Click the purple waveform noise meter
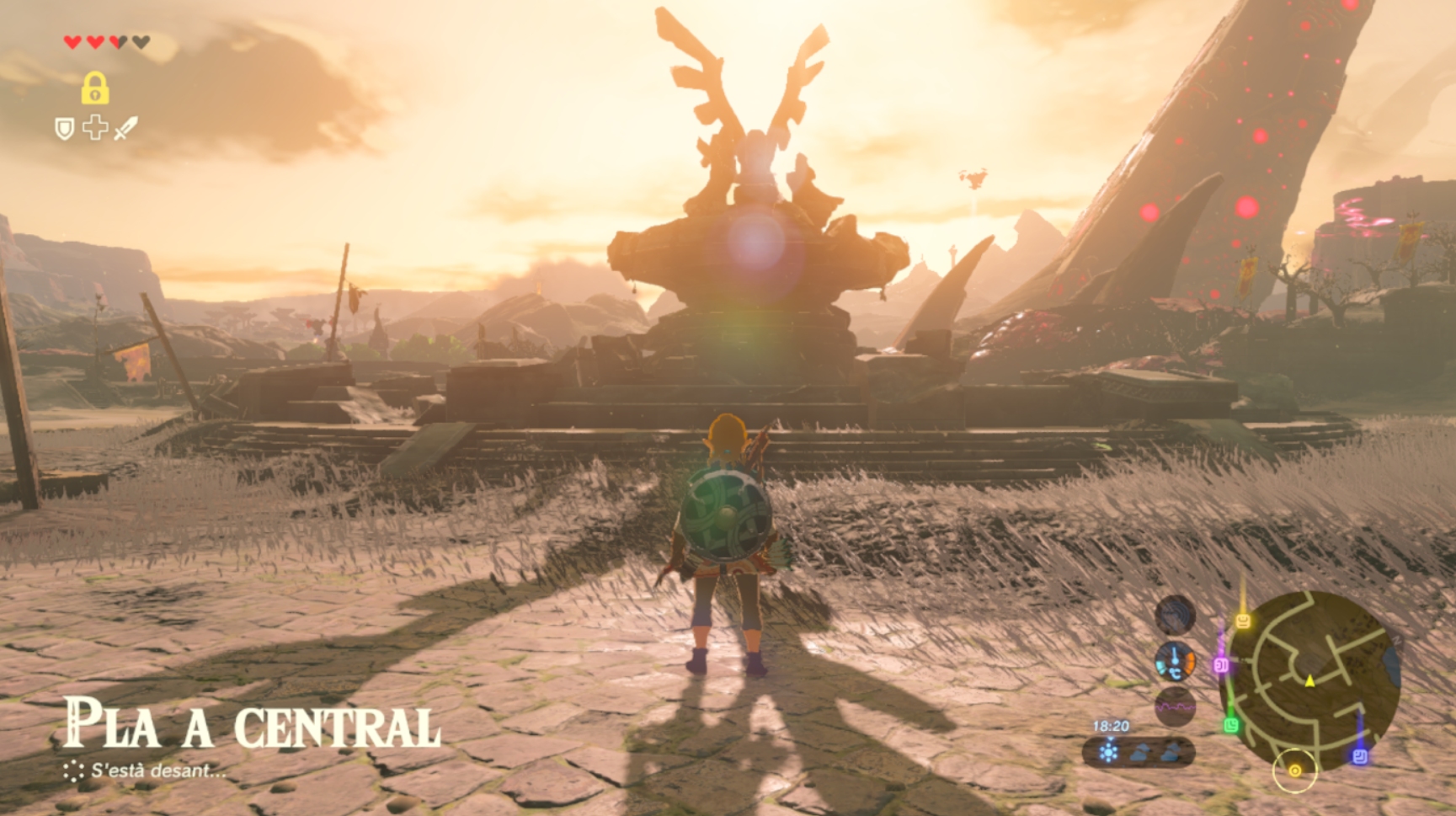The image size is (1456, 816). (1175, 707)
